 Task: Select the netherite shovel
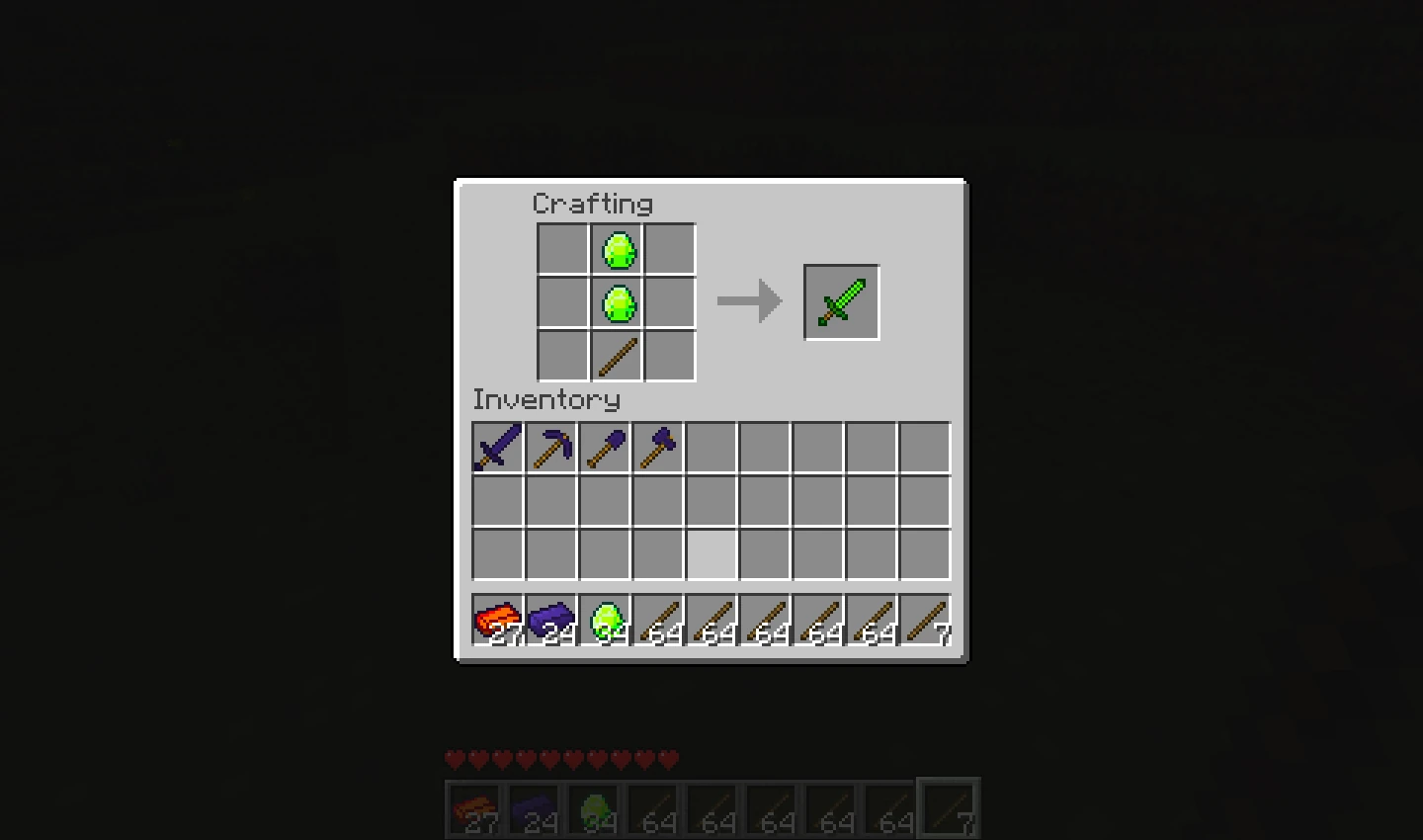point(604,448)
